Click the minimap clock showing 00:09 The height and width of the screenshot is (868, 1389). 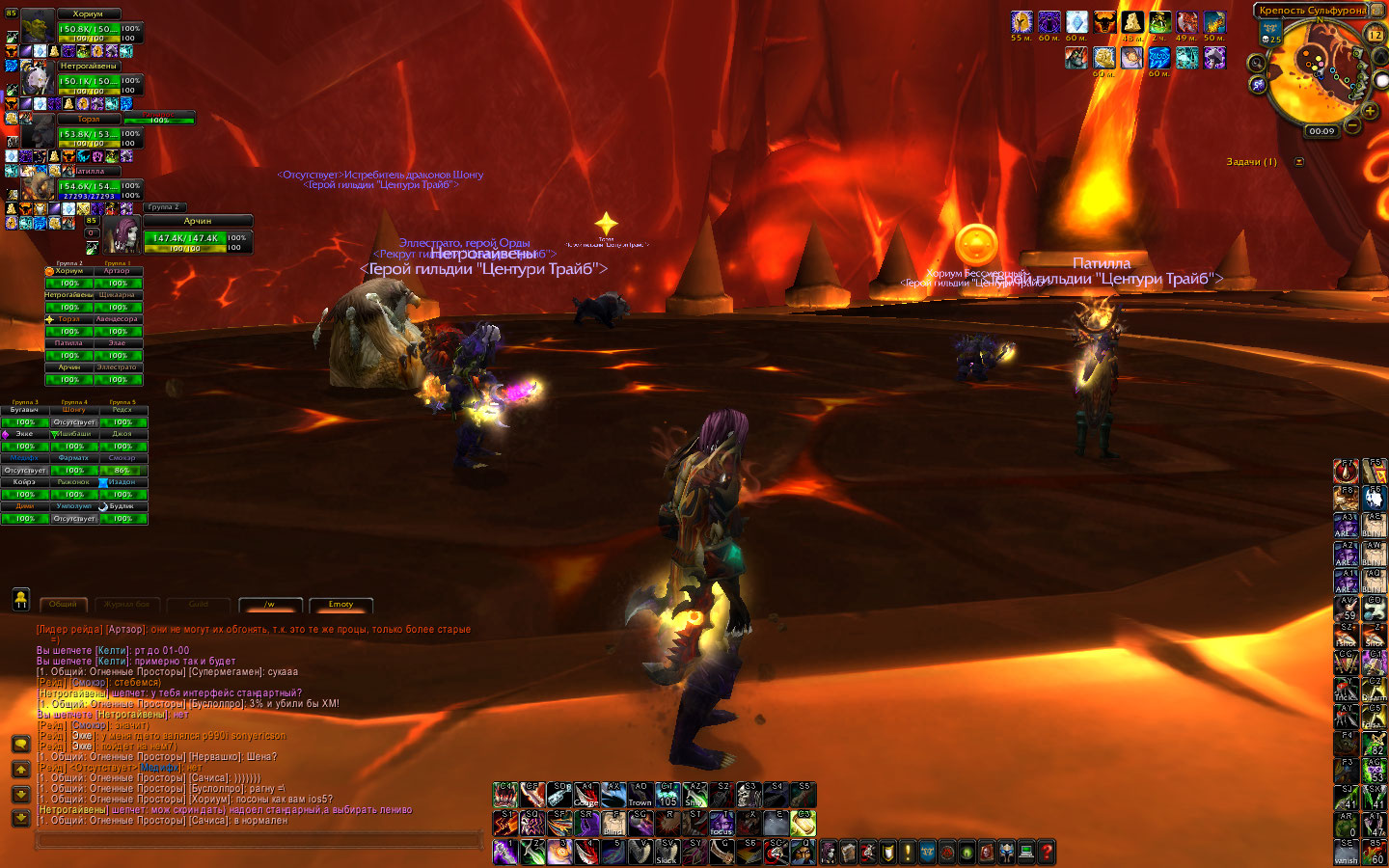click(x=1321, y=131)
